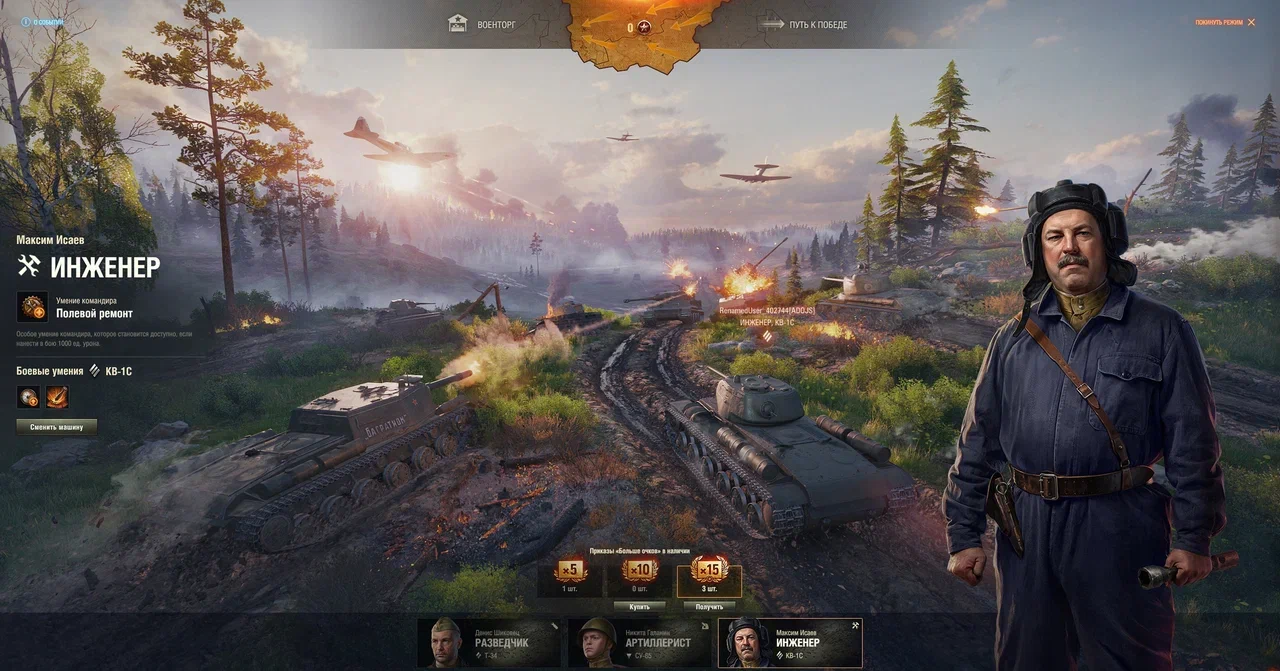Screen dimensions: 1280x671
Task: Select the ×10 points order
Action: [x=639, y=575]
